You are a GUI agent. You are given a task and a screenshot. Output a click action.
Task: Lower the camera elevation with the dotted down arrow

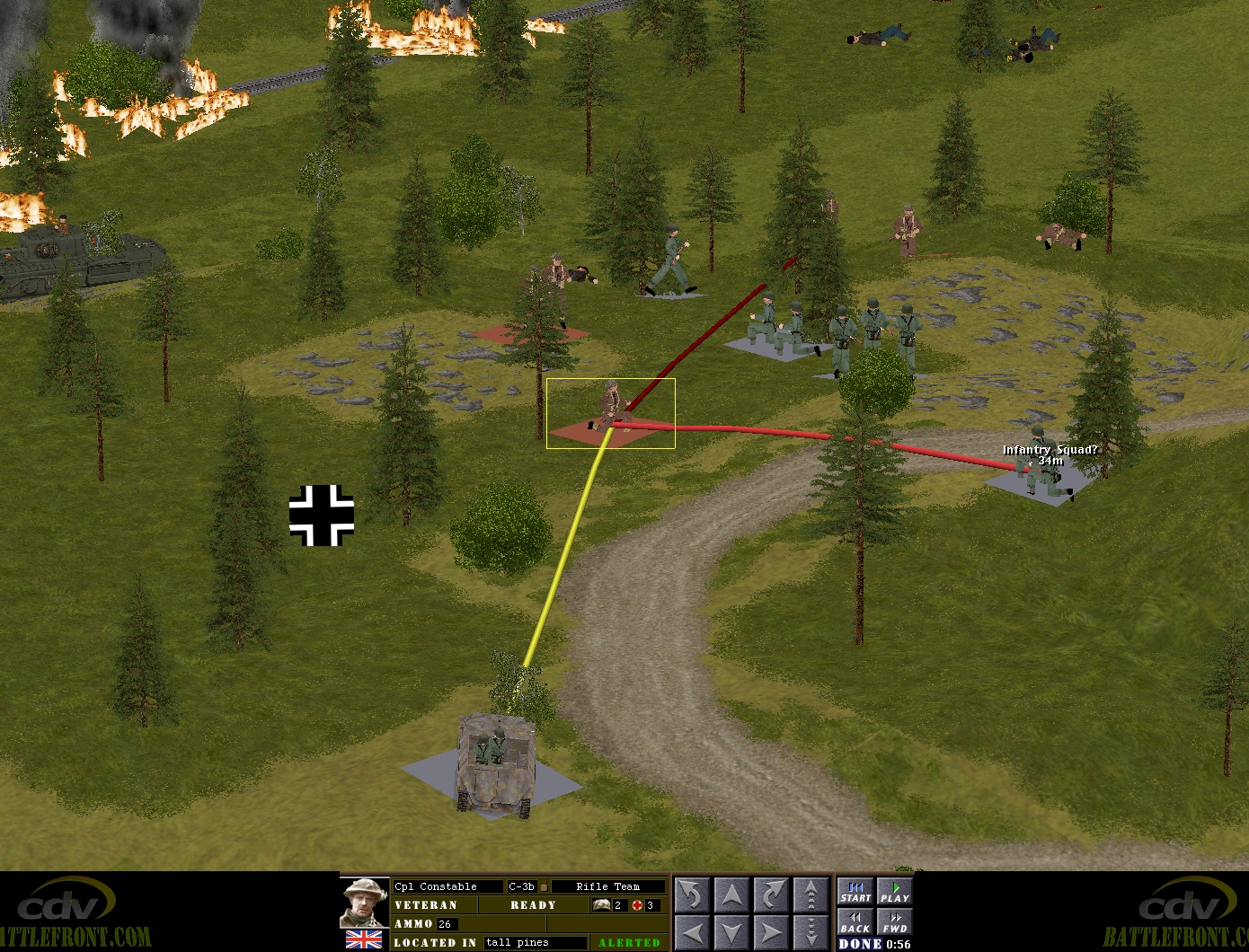(x=811, y=931)
